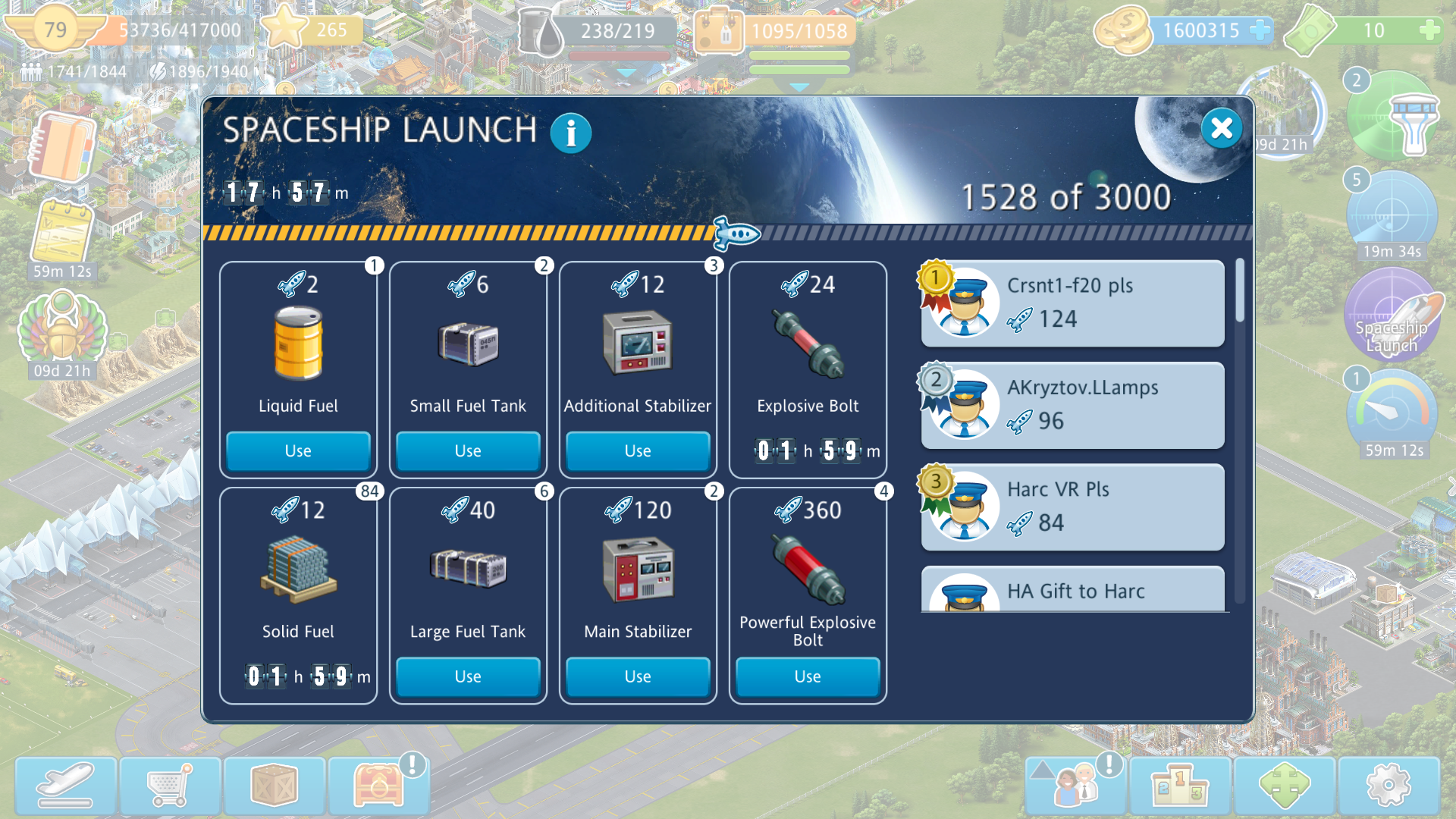Image resolution: width=1456 pixels, height=819 pixels.
Task: Close the Spaceship Launch window
Action: [1221, 128]
